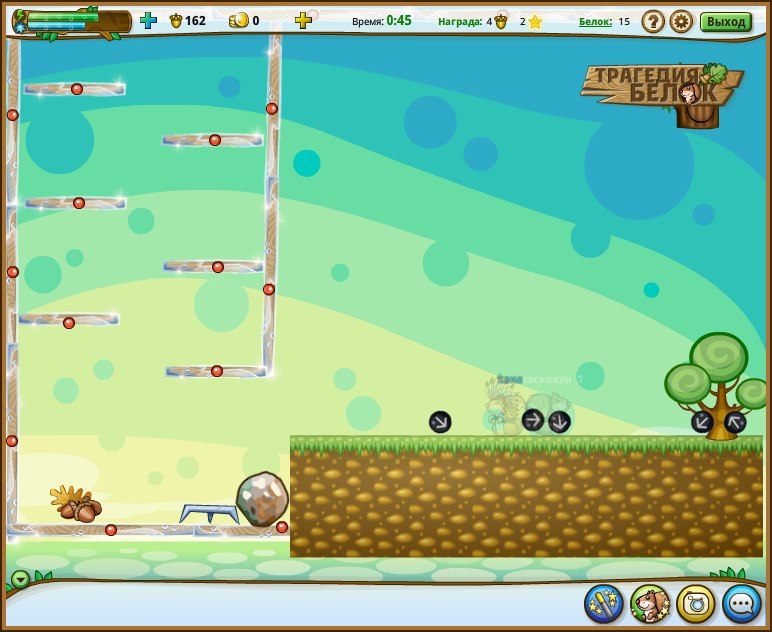
Task: Collapse the panel with green arrow button
Action: pyautogui.click(x=20, y=578)
